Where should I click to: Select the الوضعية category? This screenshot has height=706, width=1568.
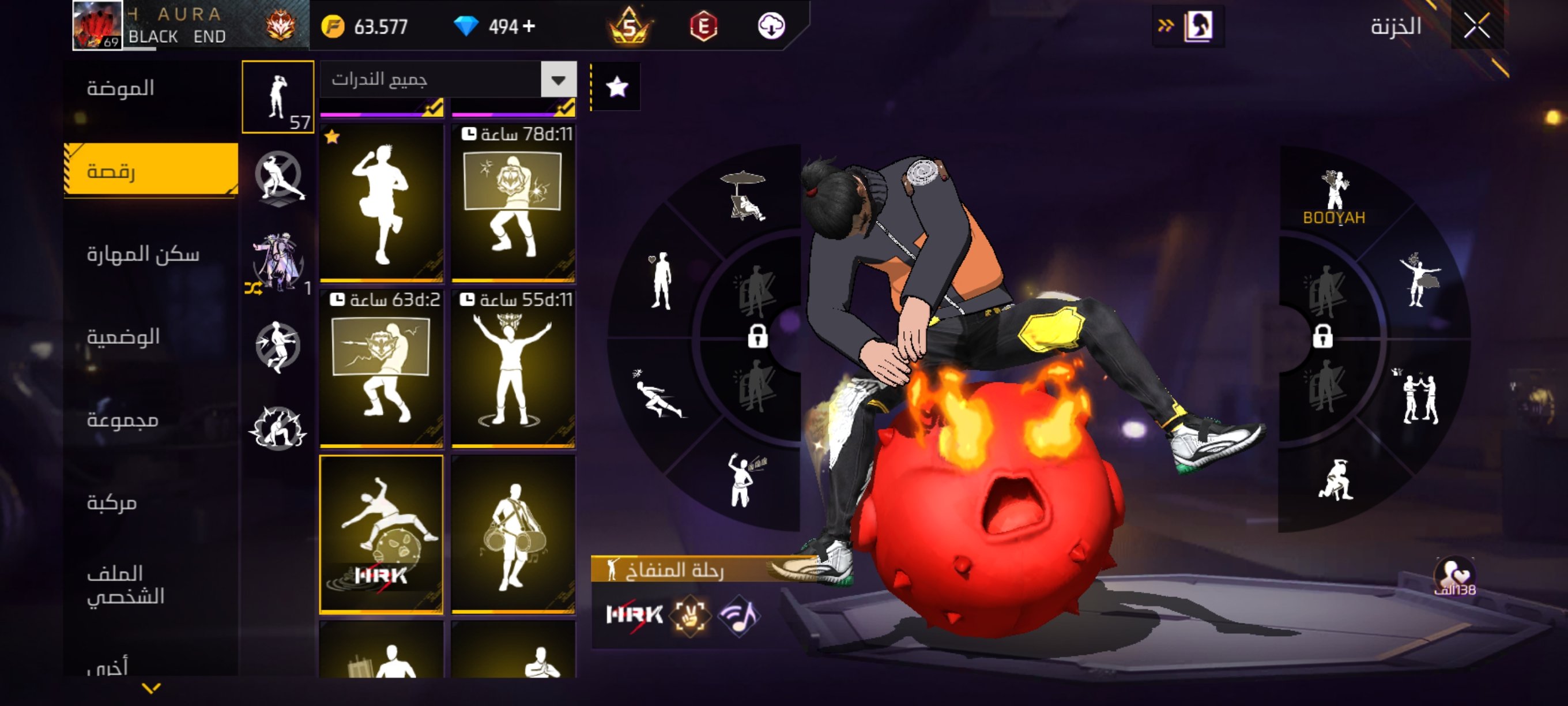(123, 336)
